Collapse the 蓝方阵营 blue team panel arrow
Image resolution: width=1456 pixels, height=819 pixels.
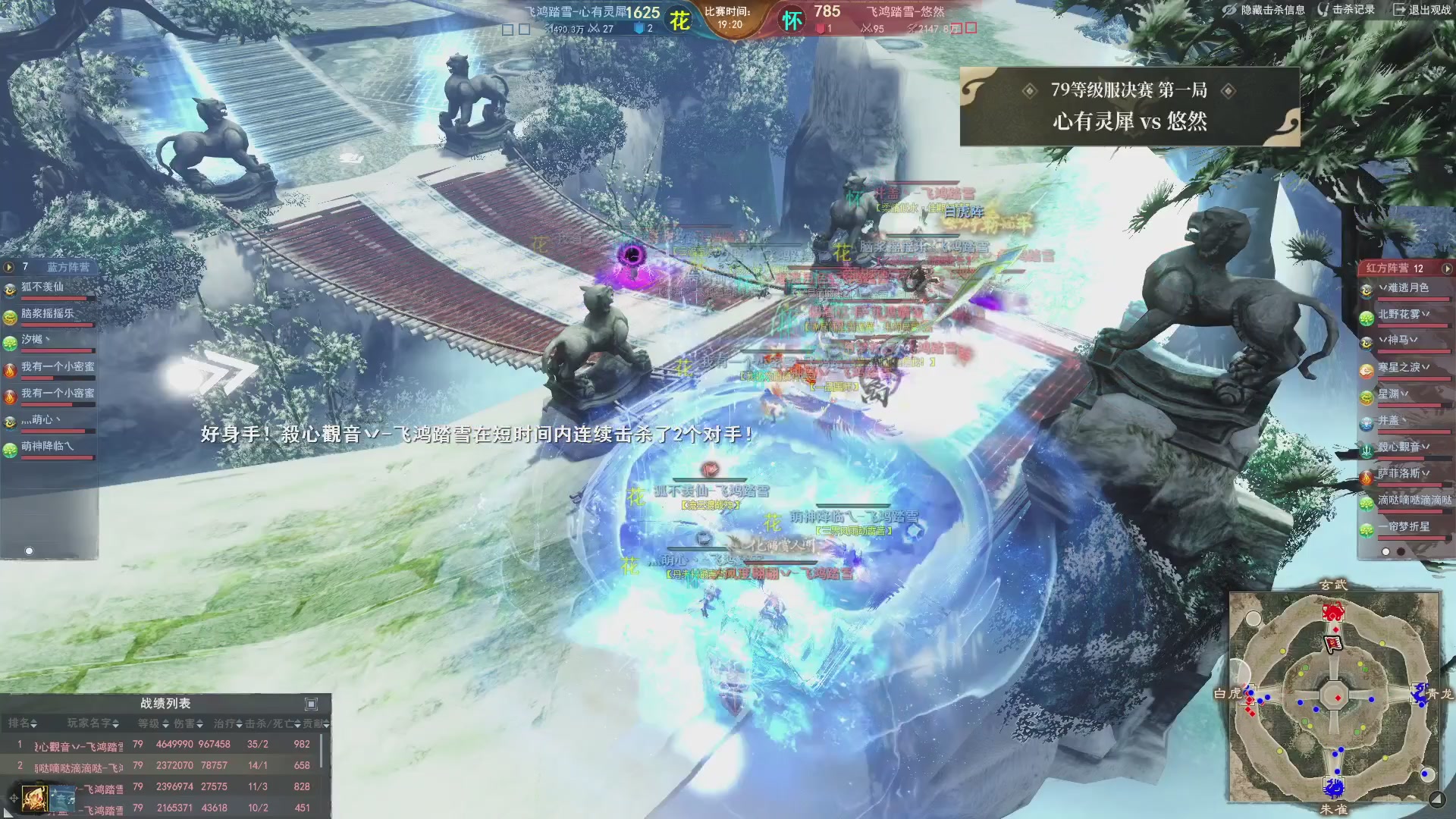click(x=9, y=267)
